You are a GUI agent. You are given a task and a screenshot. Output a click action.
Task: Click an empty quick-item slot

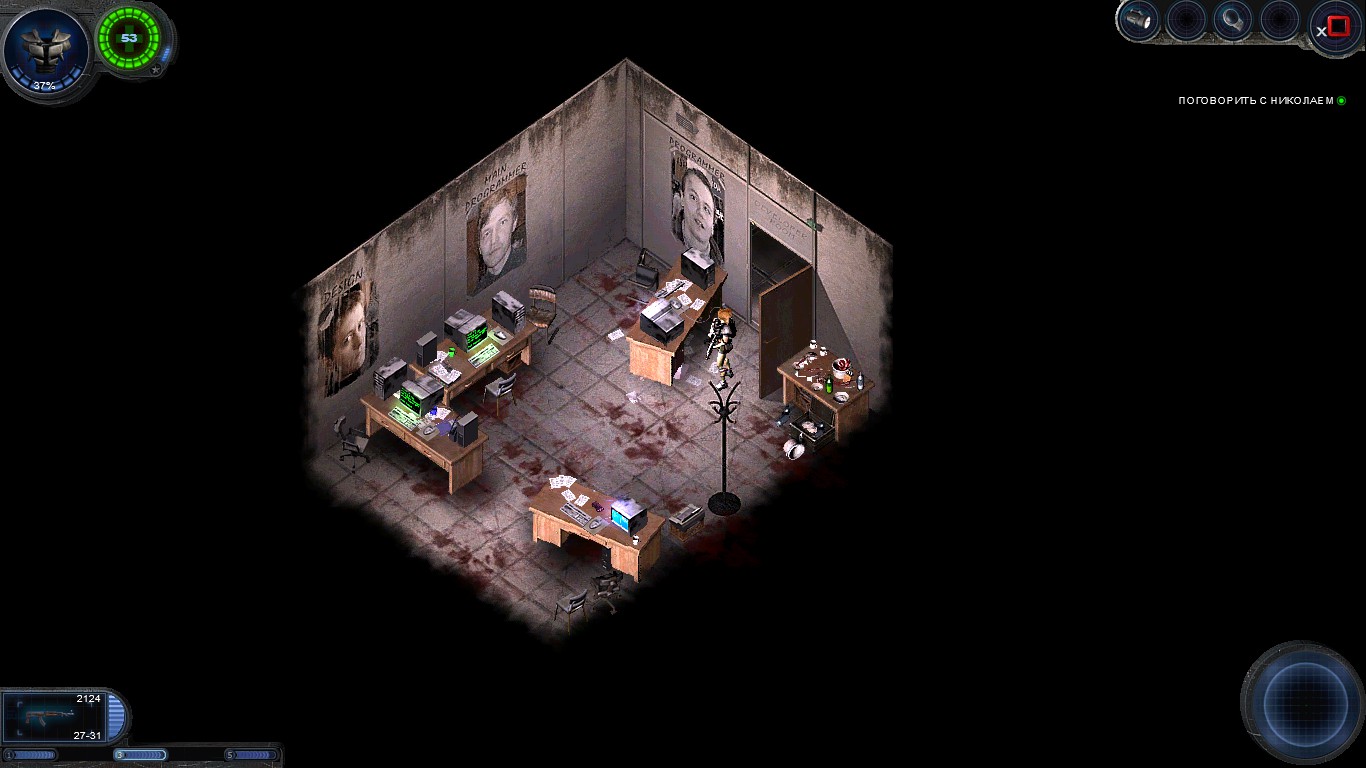[1184, 18]
